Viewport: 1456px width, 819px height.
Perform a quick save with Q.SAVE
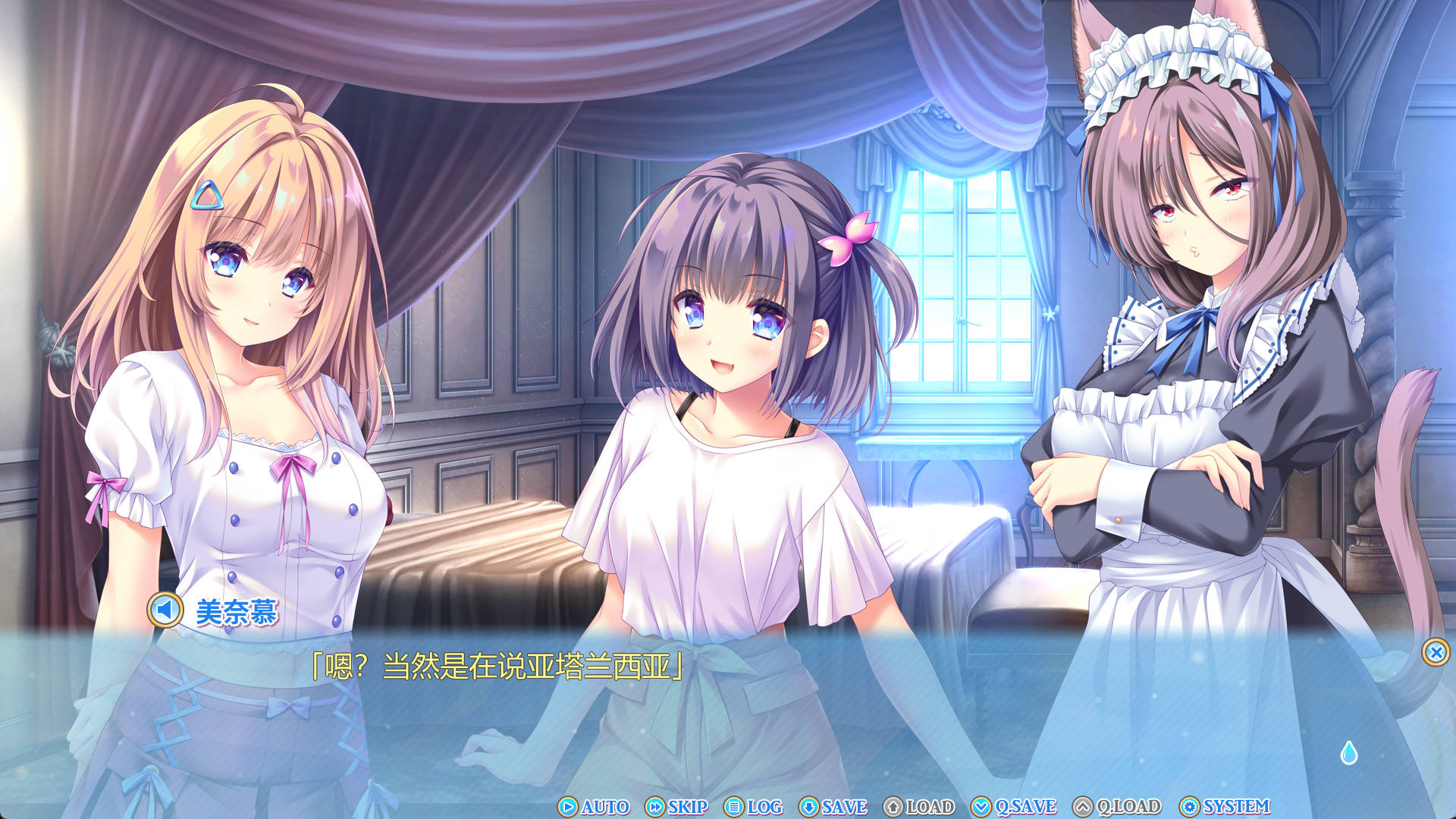[x=1014, y=807]
